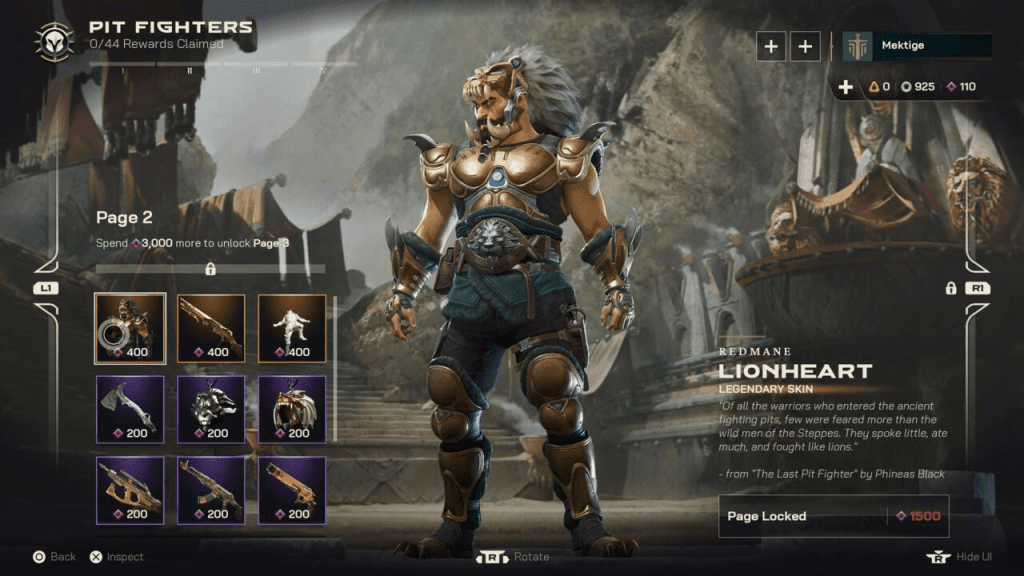Select the Lionheart legendary skin reward tile
This screenshot has height=576, width=1024.
130,327
